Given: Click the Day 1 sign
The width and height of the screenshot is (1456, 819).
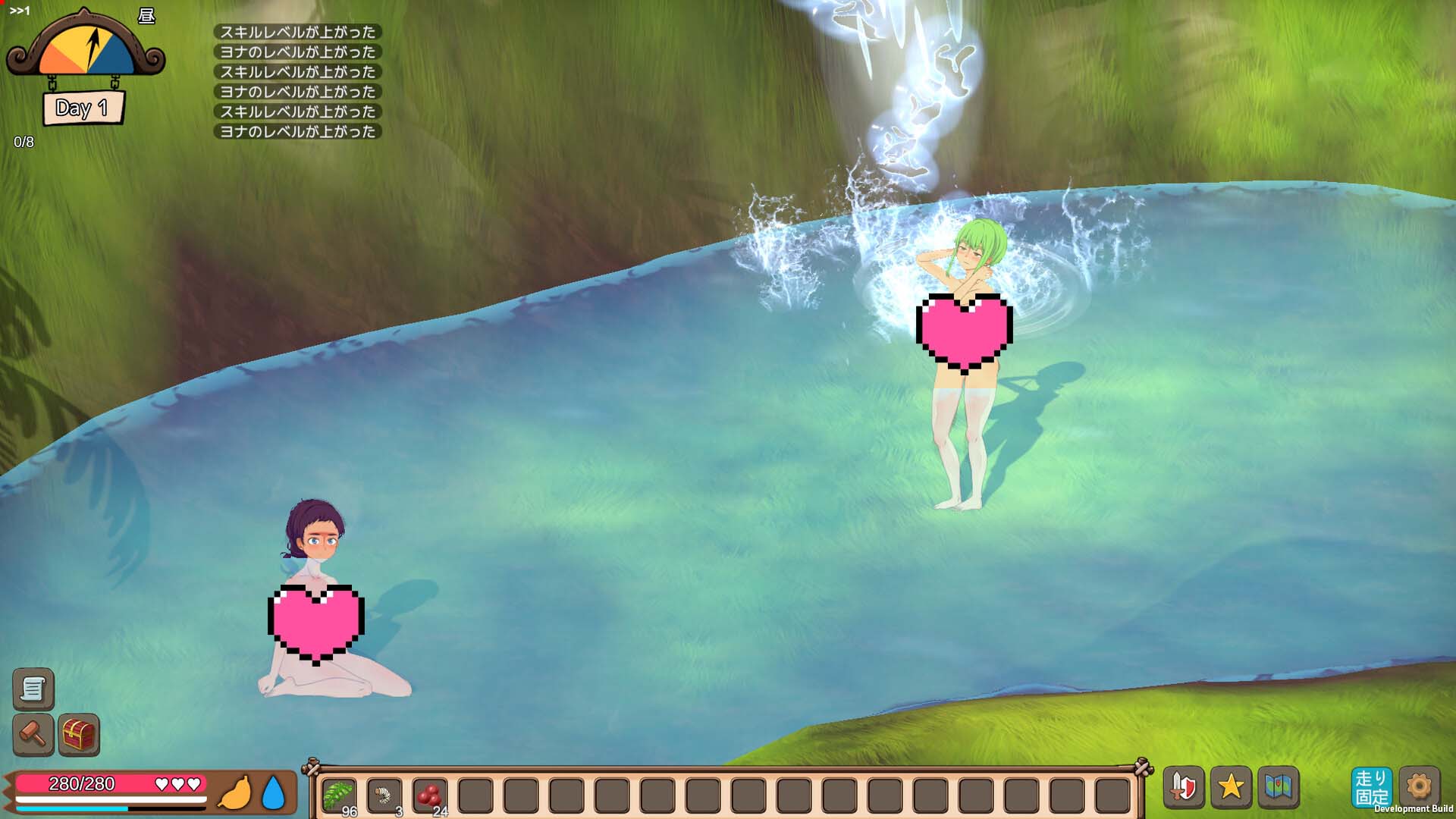Looking at the screenshot, I should 83,108.
